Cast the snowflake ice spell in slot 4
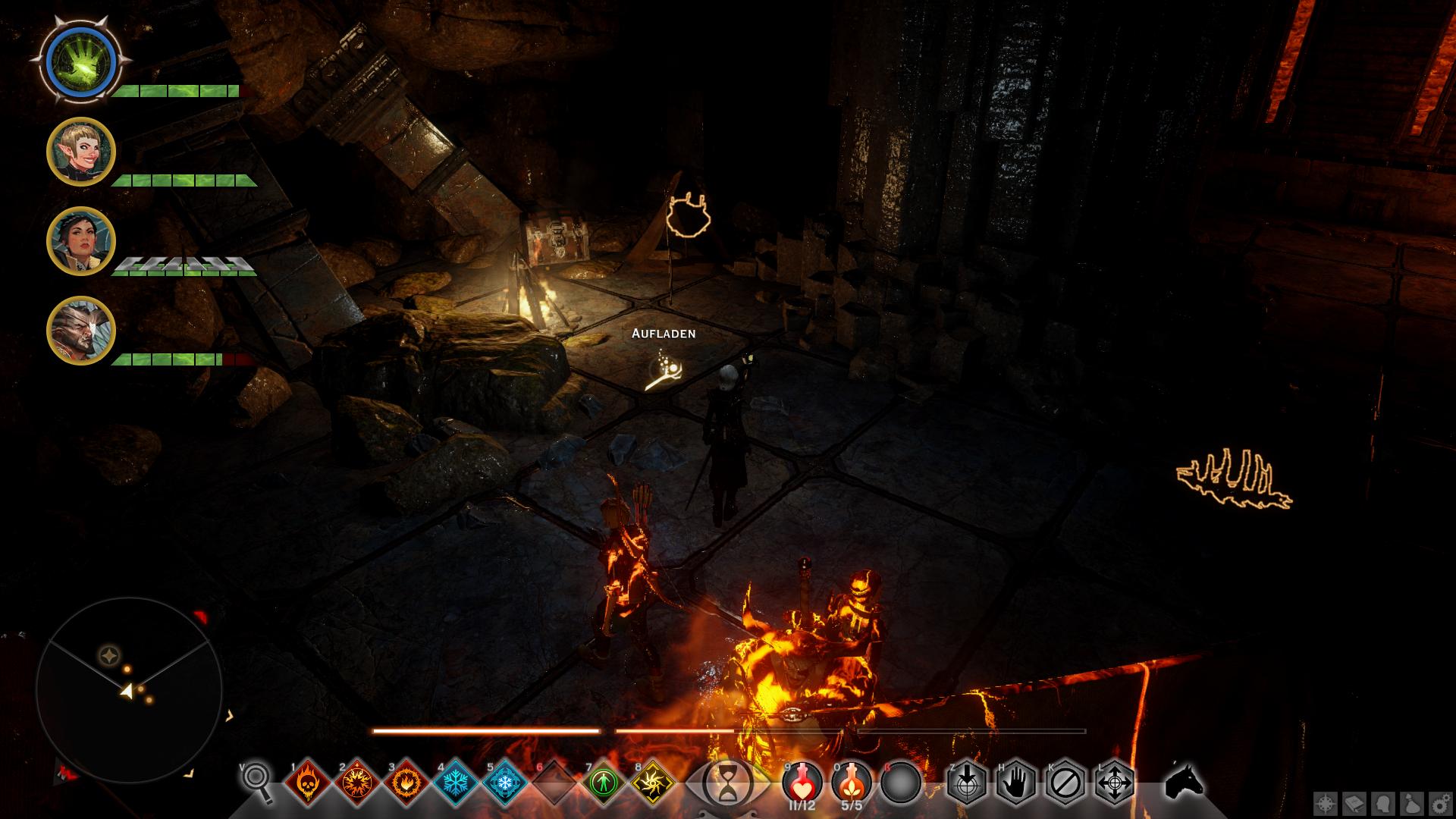 pyautogui.click(x=456, y=783)
